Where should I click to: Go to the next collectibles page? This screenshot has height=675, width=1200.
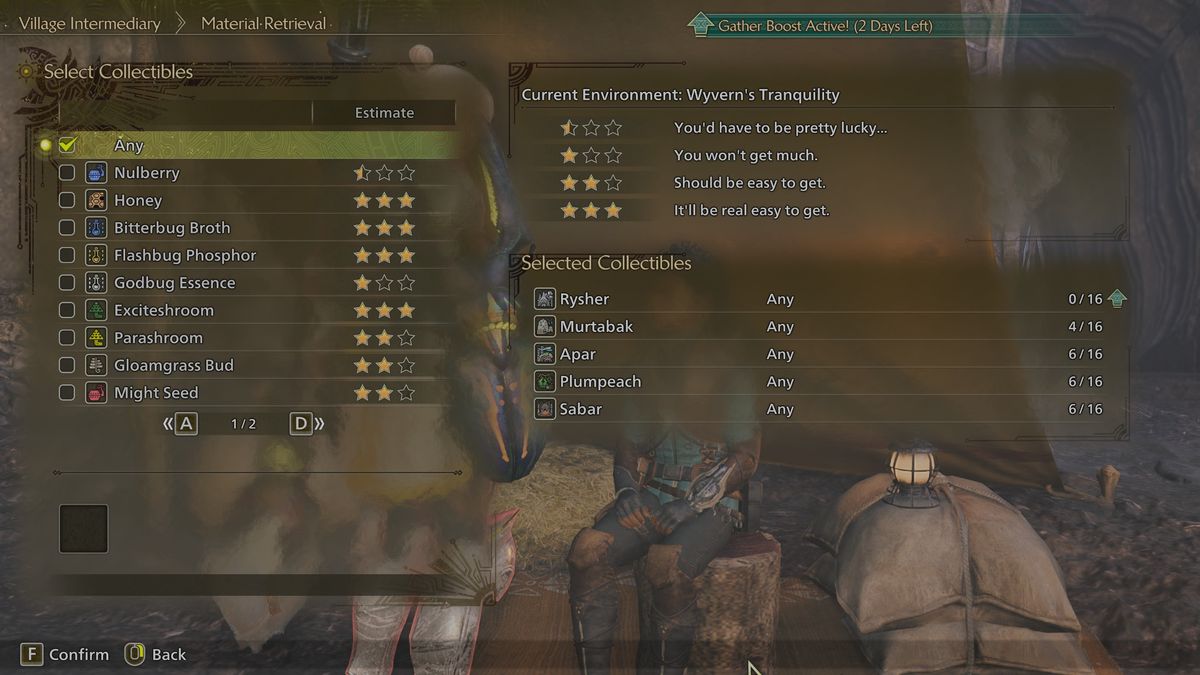[x=306, y=424]
